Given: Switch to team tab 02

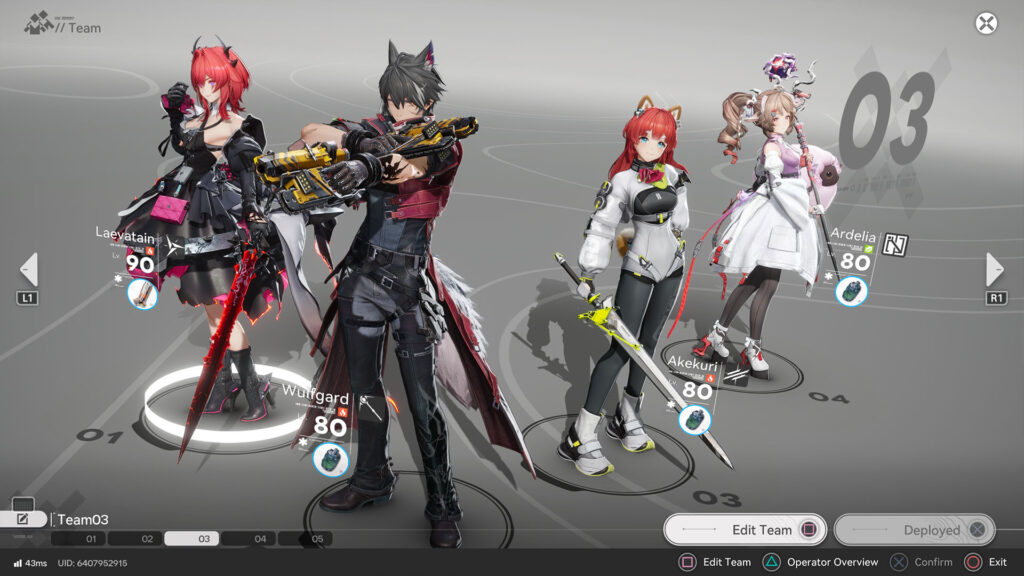Looking at the screenshot, I should pos(147,539).
